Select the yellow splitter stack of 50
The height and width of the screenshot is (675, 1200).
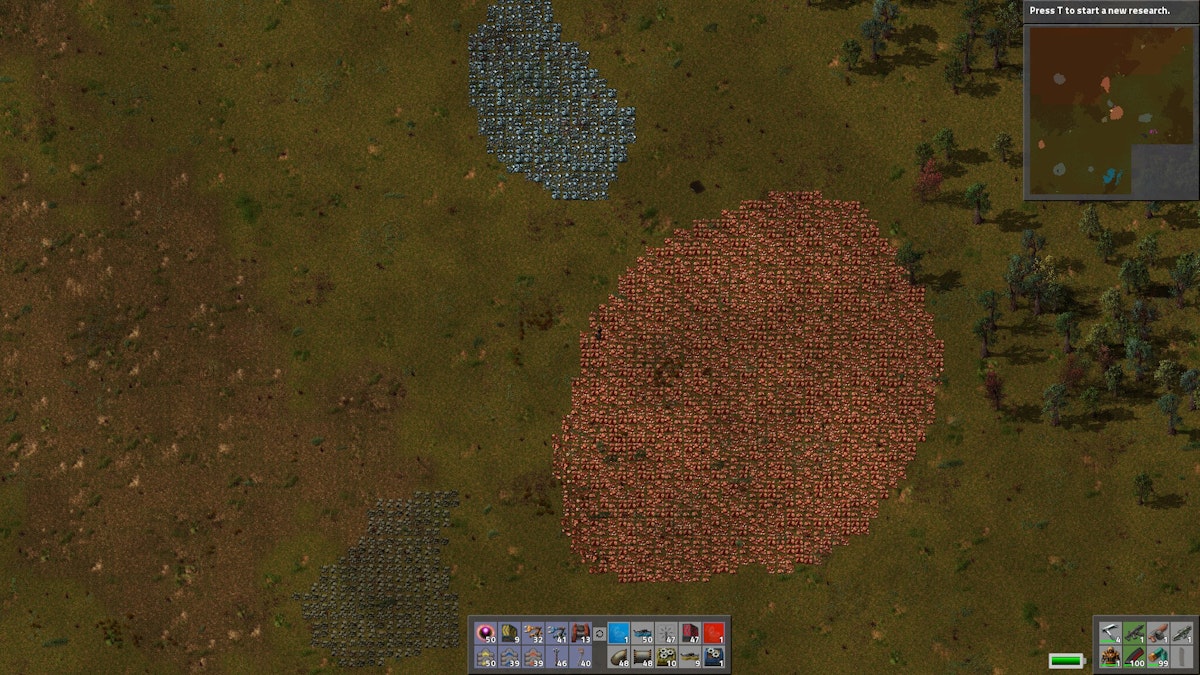click(487, 657)
